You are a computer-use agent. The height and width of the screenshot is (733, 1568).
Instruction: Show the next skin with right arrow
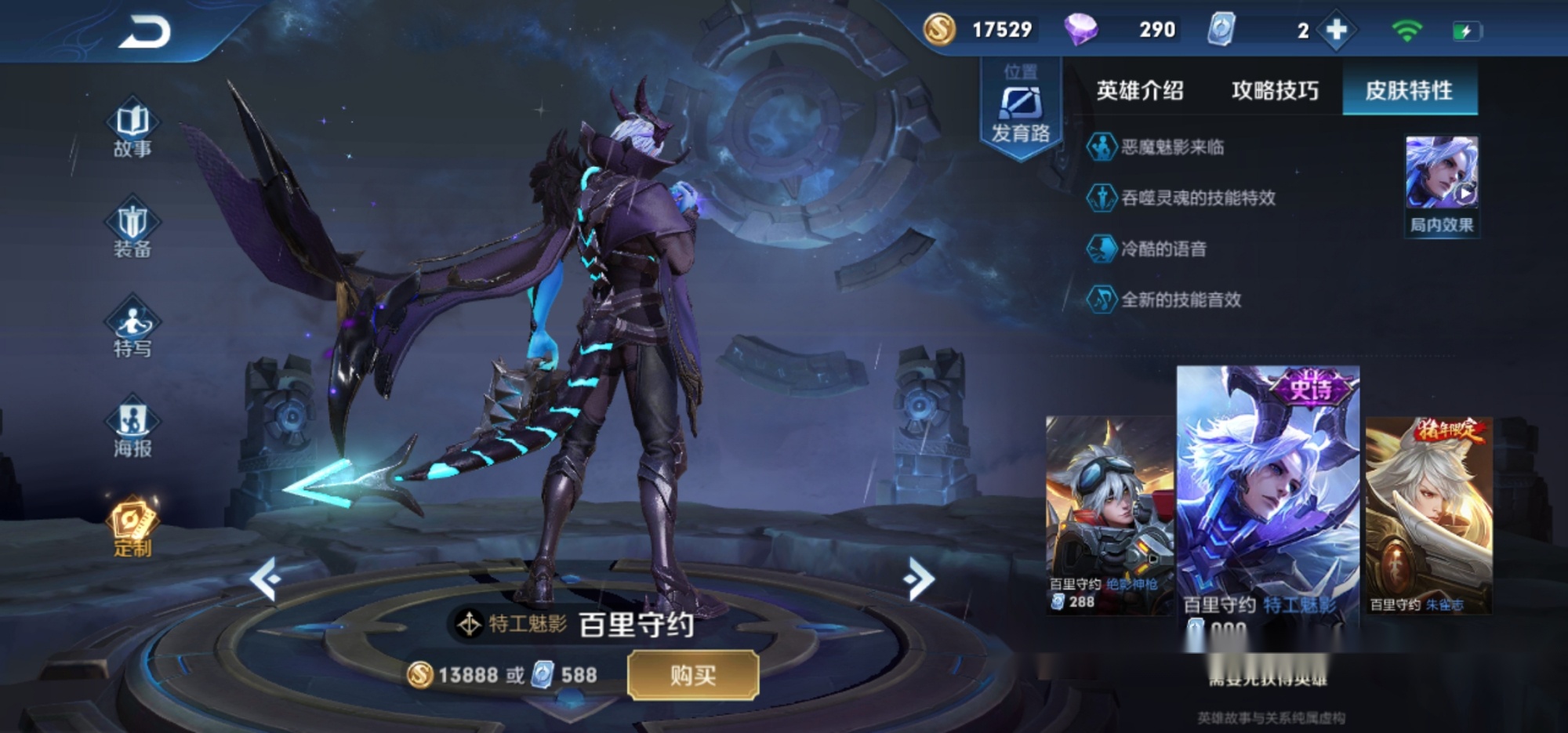point(919,579)
